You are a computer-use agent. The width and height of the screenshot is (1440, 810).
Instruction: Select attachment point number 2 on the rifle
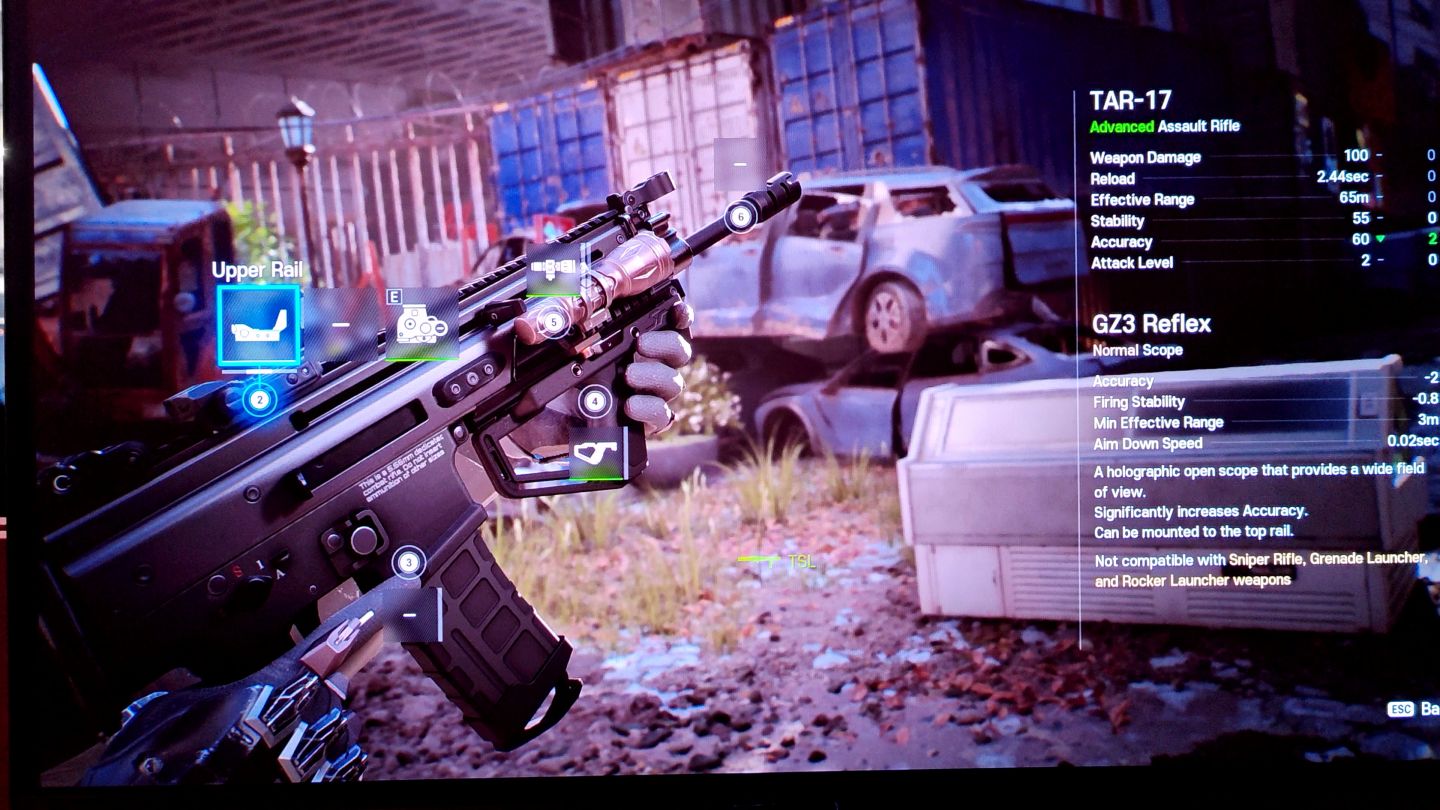click(x=259, y=401)
